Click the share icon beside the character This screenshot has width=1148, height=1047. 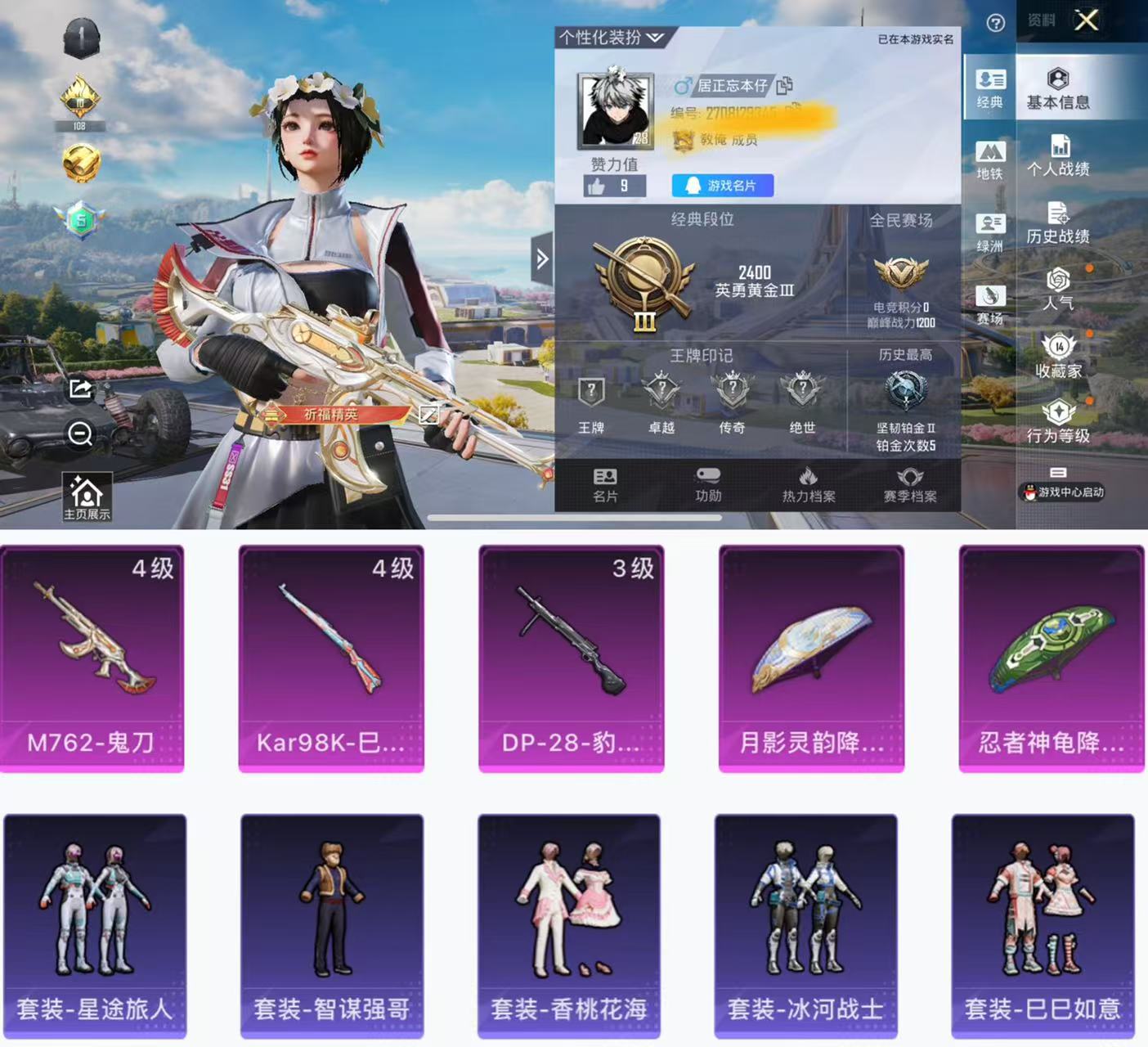point(80,389)
